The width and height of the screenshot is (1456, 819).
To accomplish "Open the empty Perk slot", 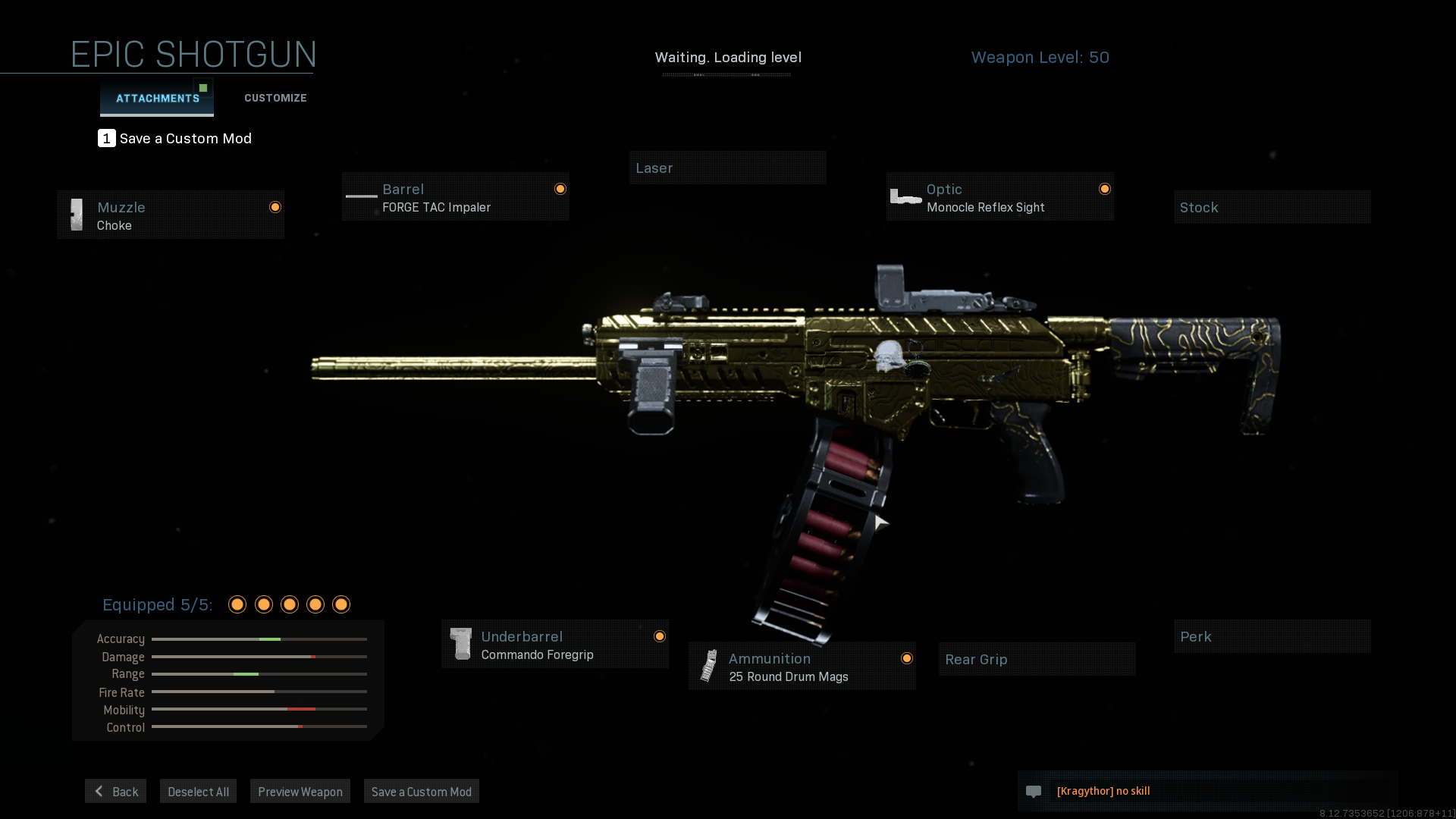I will tap(1272, 637).
